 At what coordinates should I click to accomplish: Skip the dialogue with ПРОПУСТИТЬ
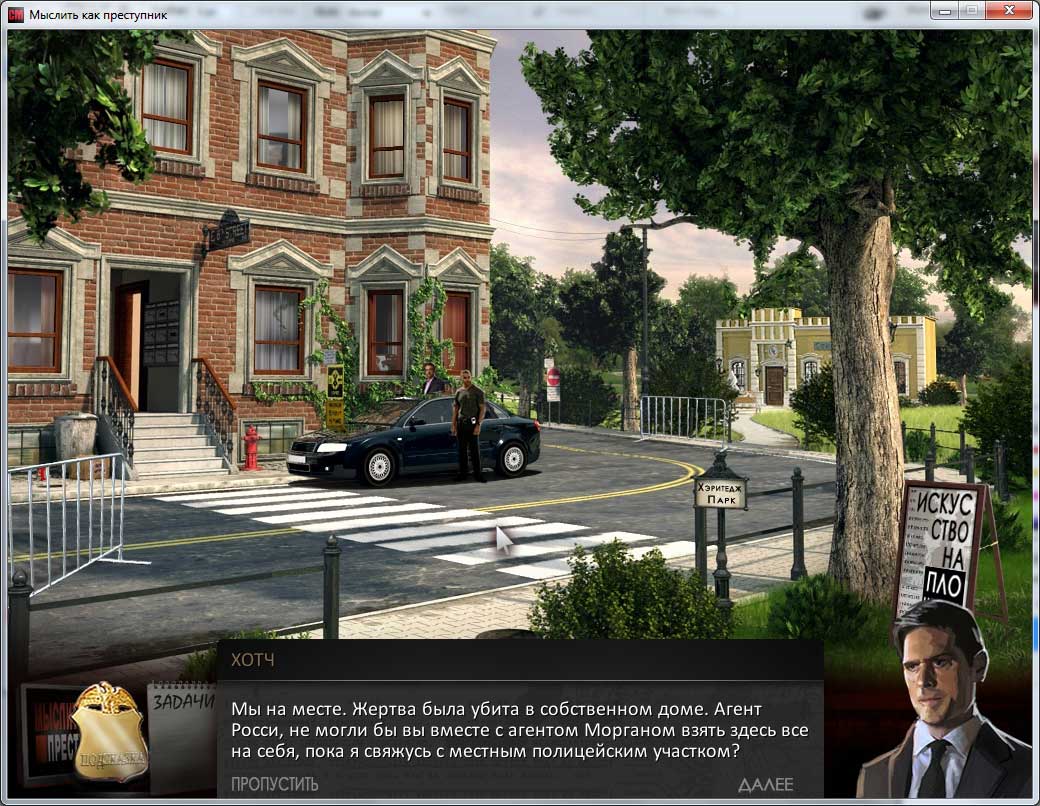click(x=274, y=784)
